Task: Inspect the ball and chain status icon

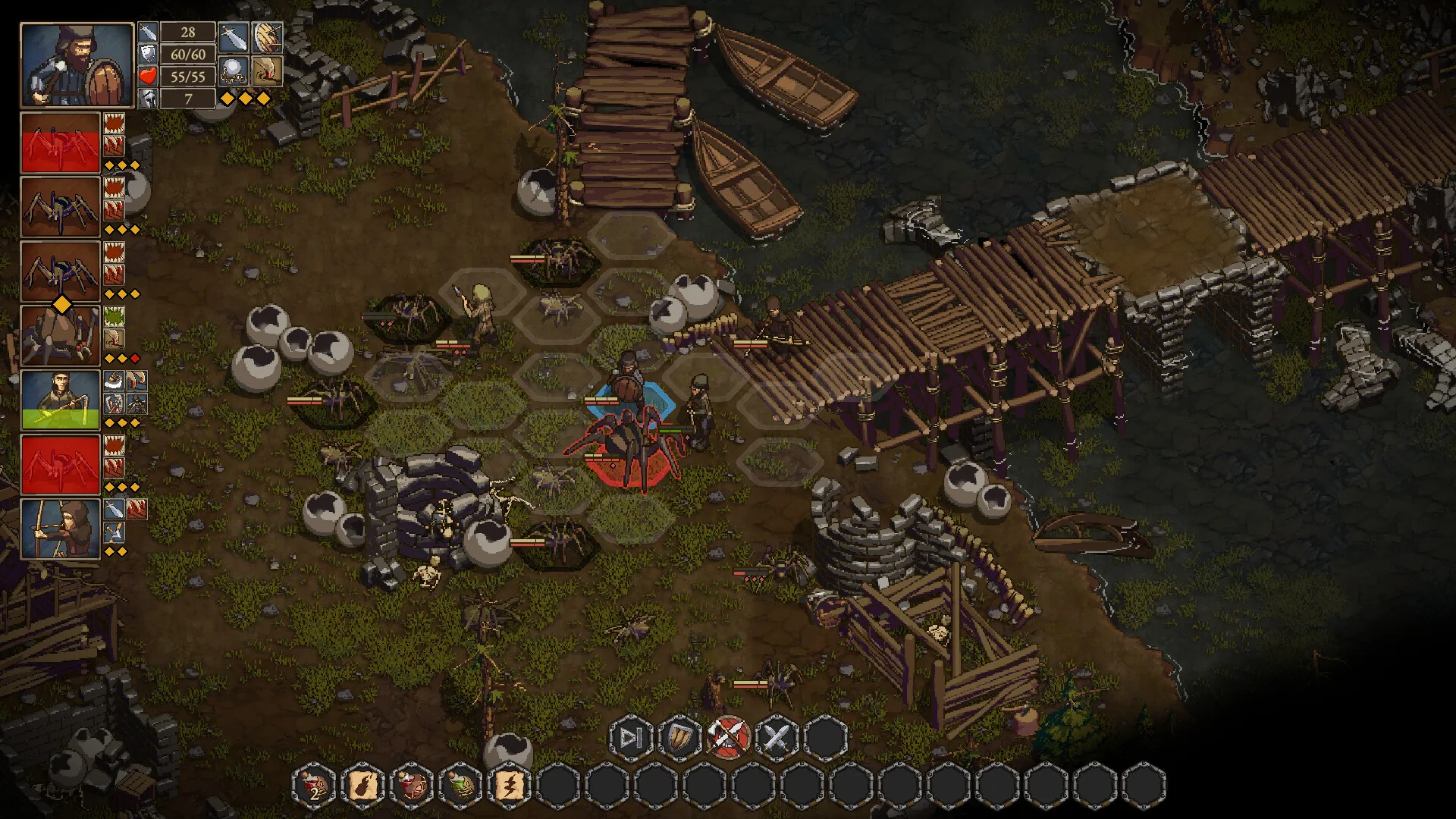Action: (233, 71)
